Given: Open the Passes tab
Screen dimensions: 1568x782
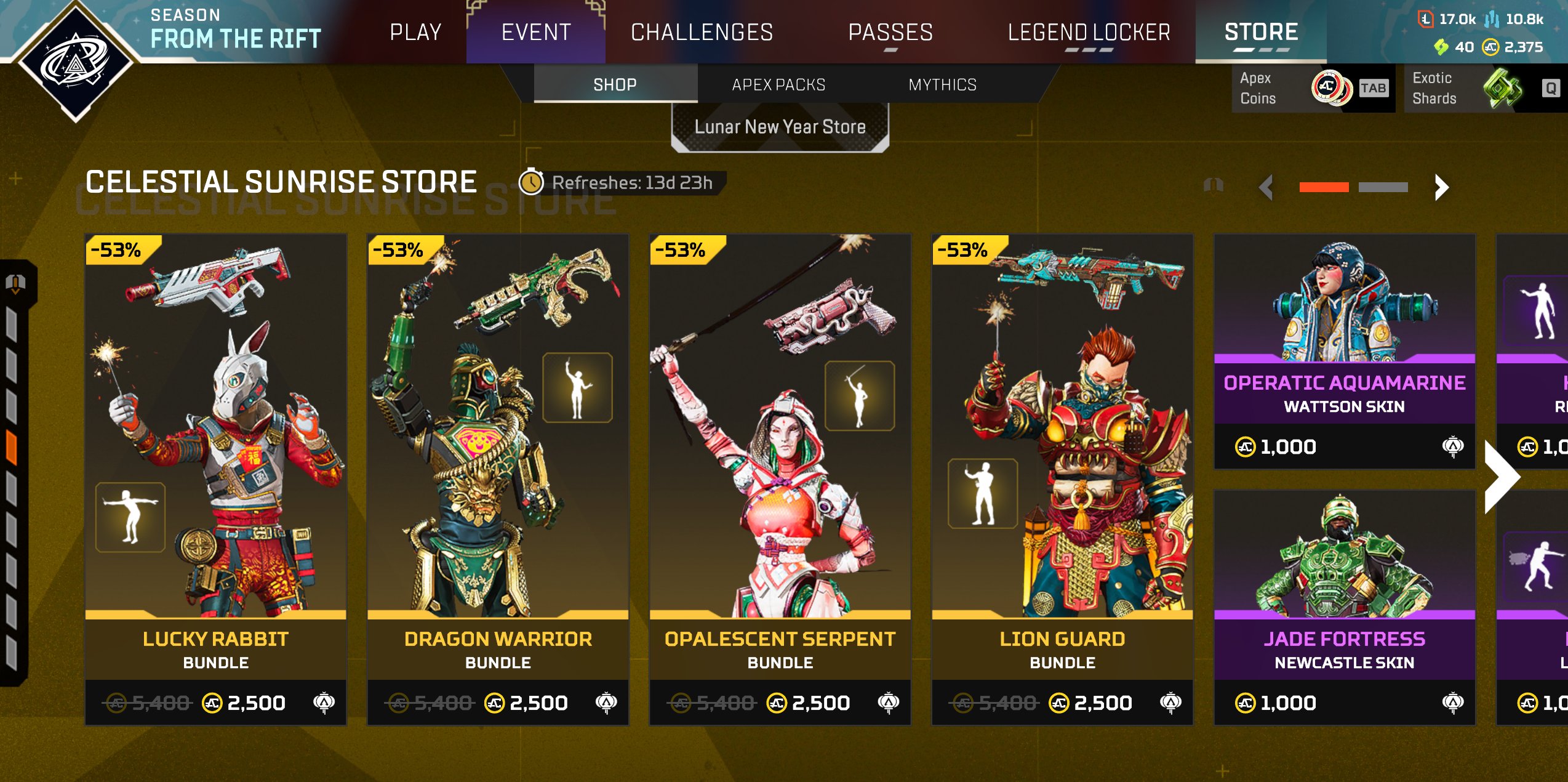Looking at the screenshot, I should pyautogui.click(x=890, y=32).
